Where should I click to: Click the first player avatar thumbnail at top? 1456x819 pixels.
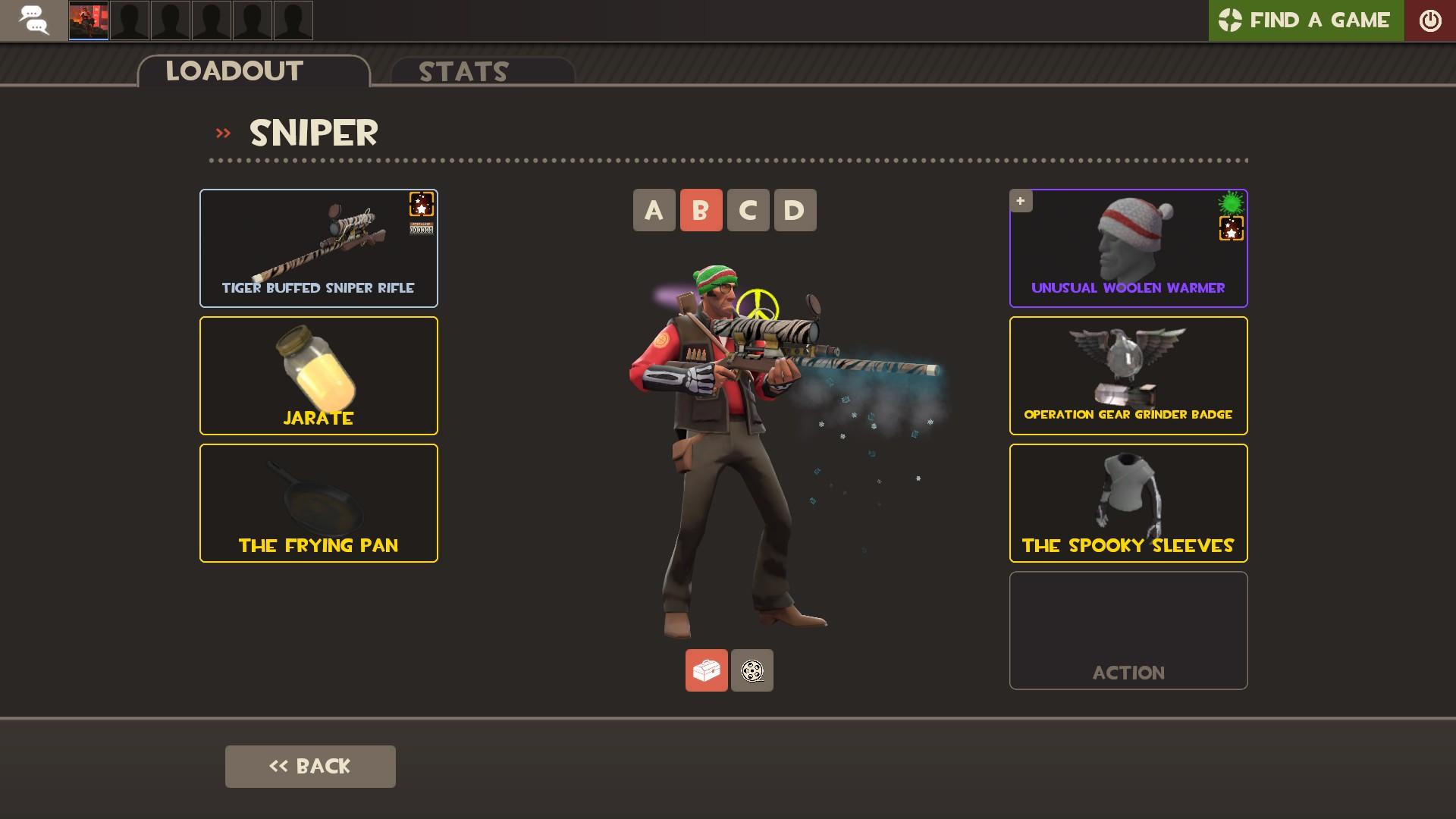tap(89, 20)
